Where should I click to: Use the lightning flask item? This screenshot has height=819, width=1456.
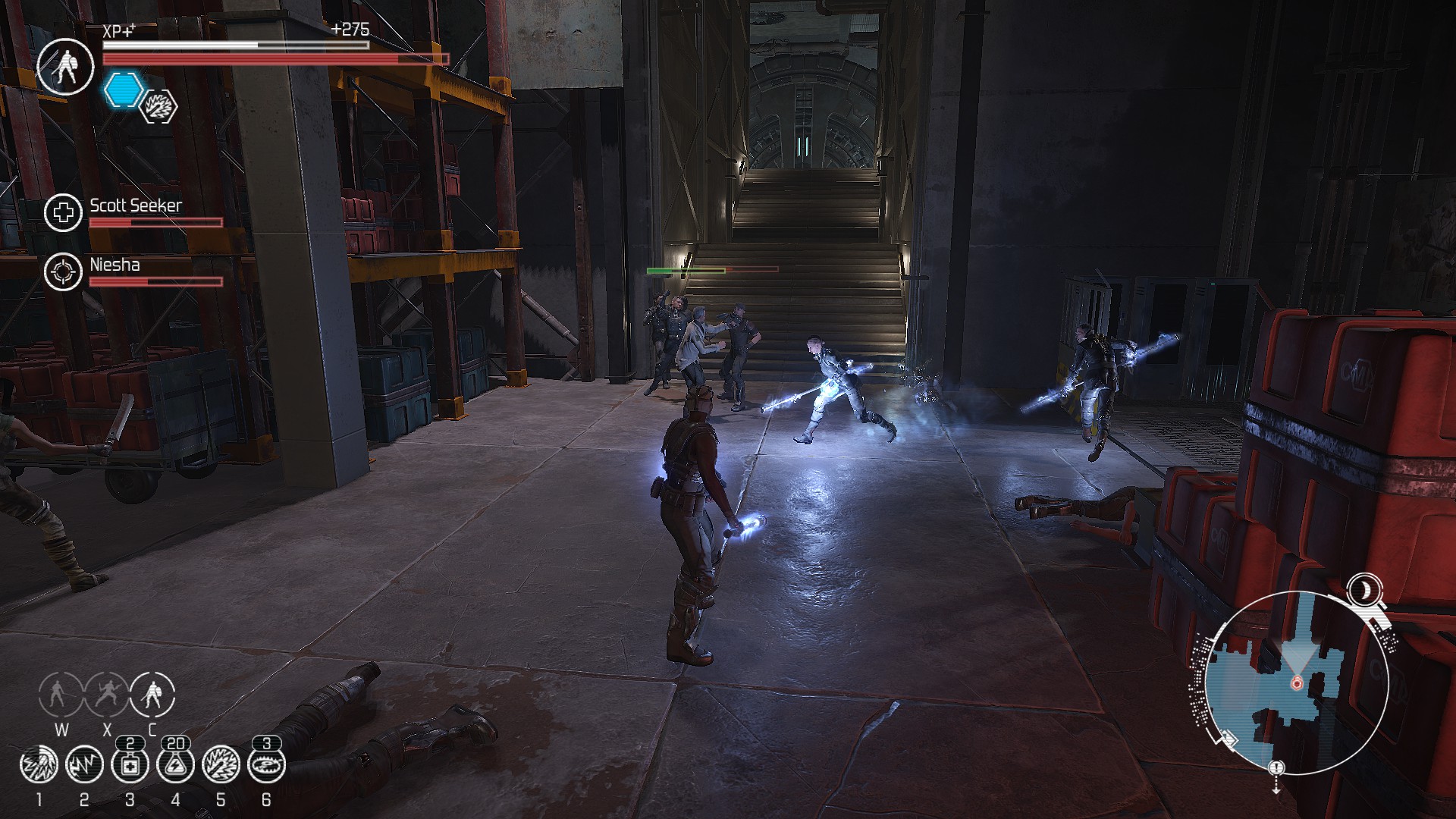pyautogui.click(x=175, y=766)
